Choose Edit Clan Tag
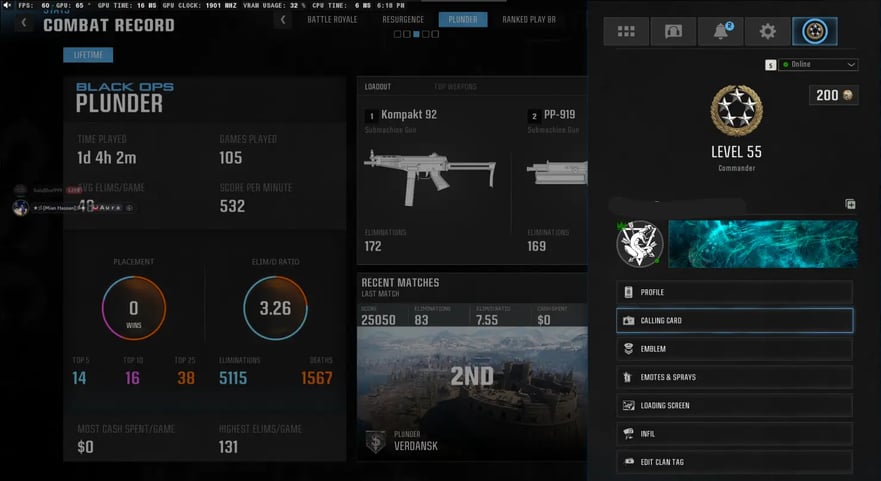 pos(734,461)
